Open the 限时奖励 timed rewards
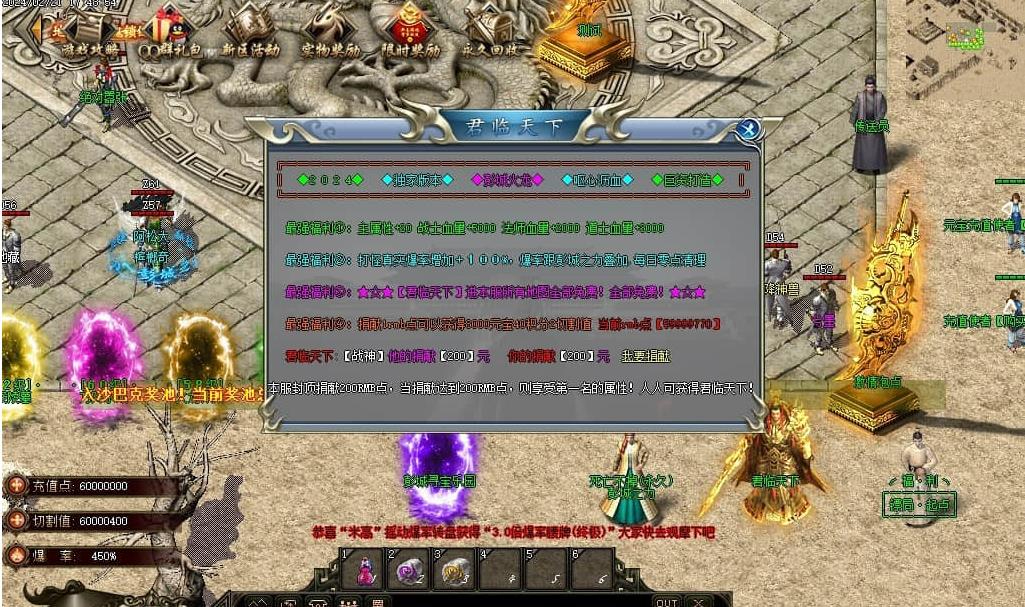This screenshot has width=1025, height=607. 410,31
